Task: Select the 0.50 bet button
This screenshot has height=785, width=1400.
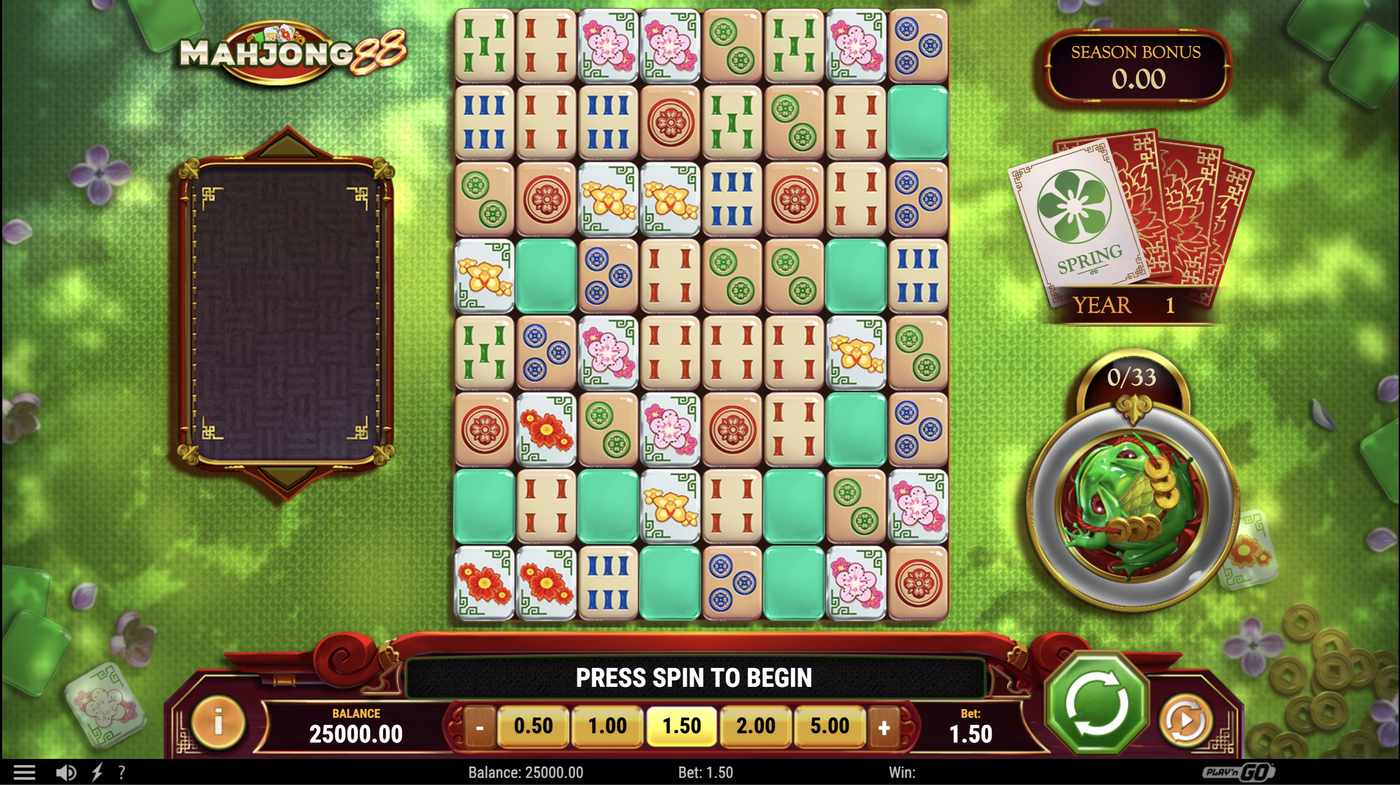Action: click(533, 726)
